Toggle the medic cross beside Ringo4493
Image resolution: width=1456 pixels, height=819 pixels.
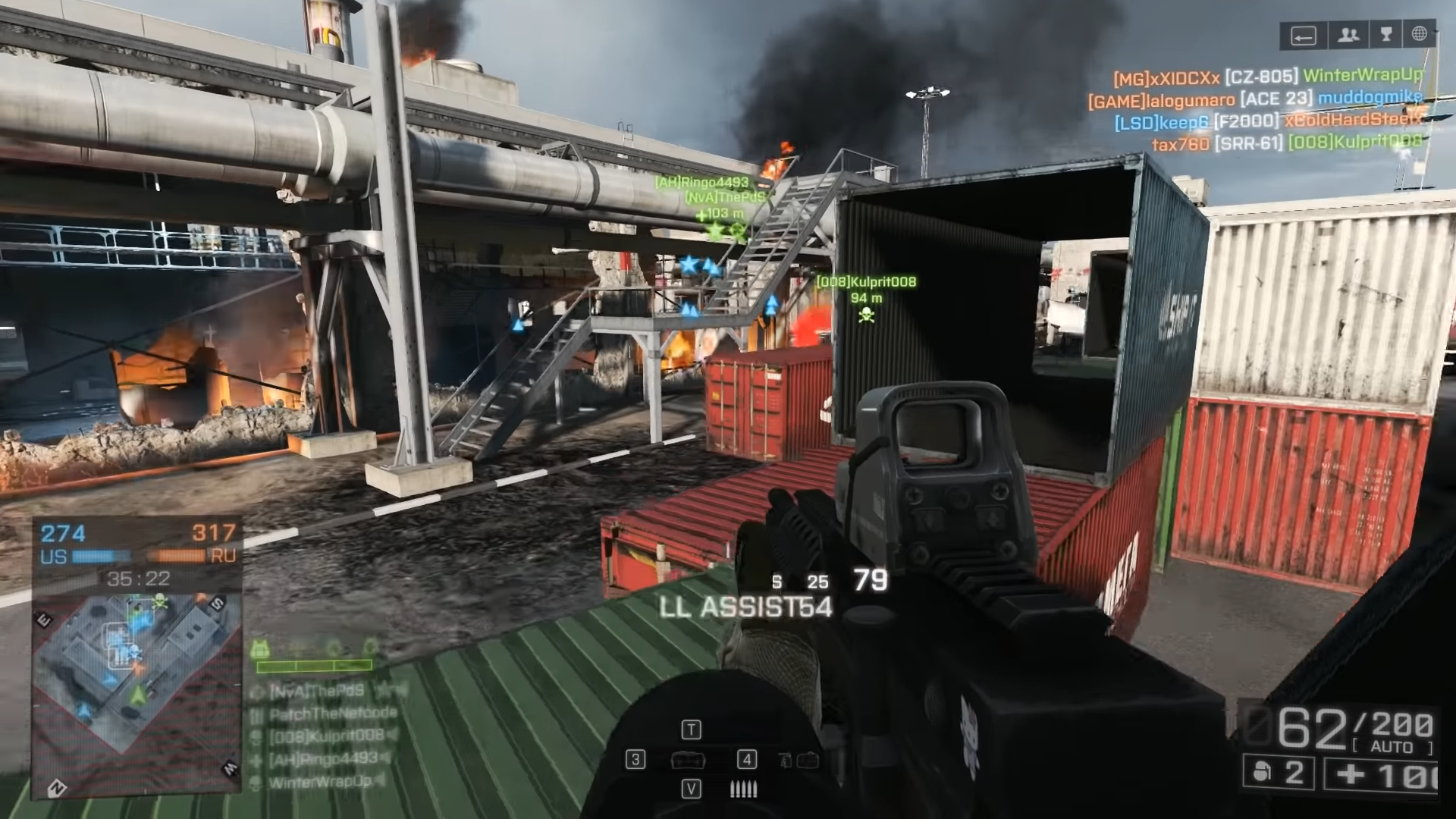255,758
